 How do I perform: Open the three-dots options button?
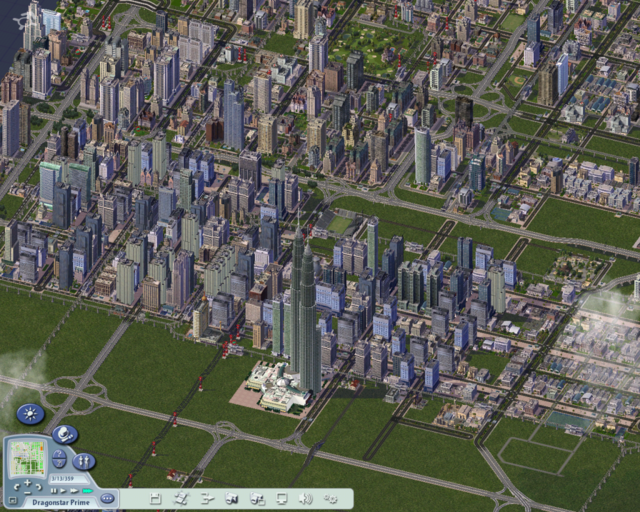click(108, 497)
